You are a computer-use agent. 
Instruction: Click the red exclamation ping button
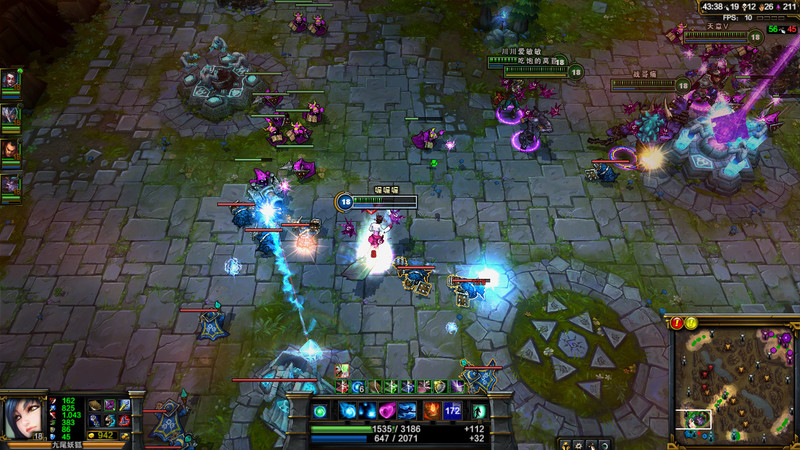tap(677, 322)
